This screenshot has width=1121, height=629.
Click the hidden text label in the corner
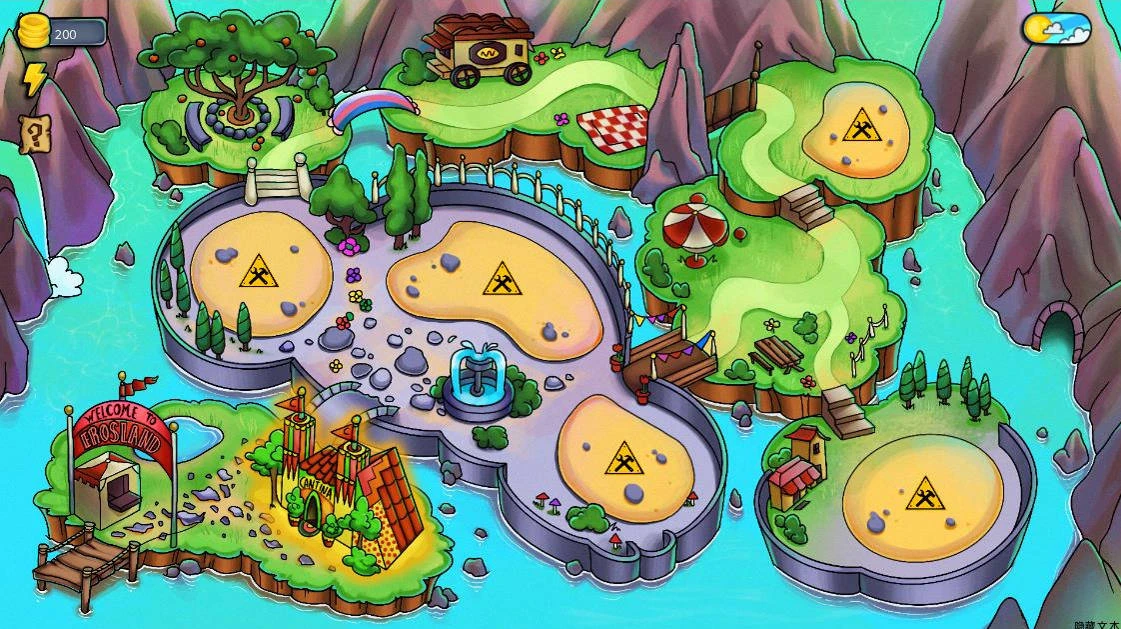pyautogui.click(x=1096, y=623)
